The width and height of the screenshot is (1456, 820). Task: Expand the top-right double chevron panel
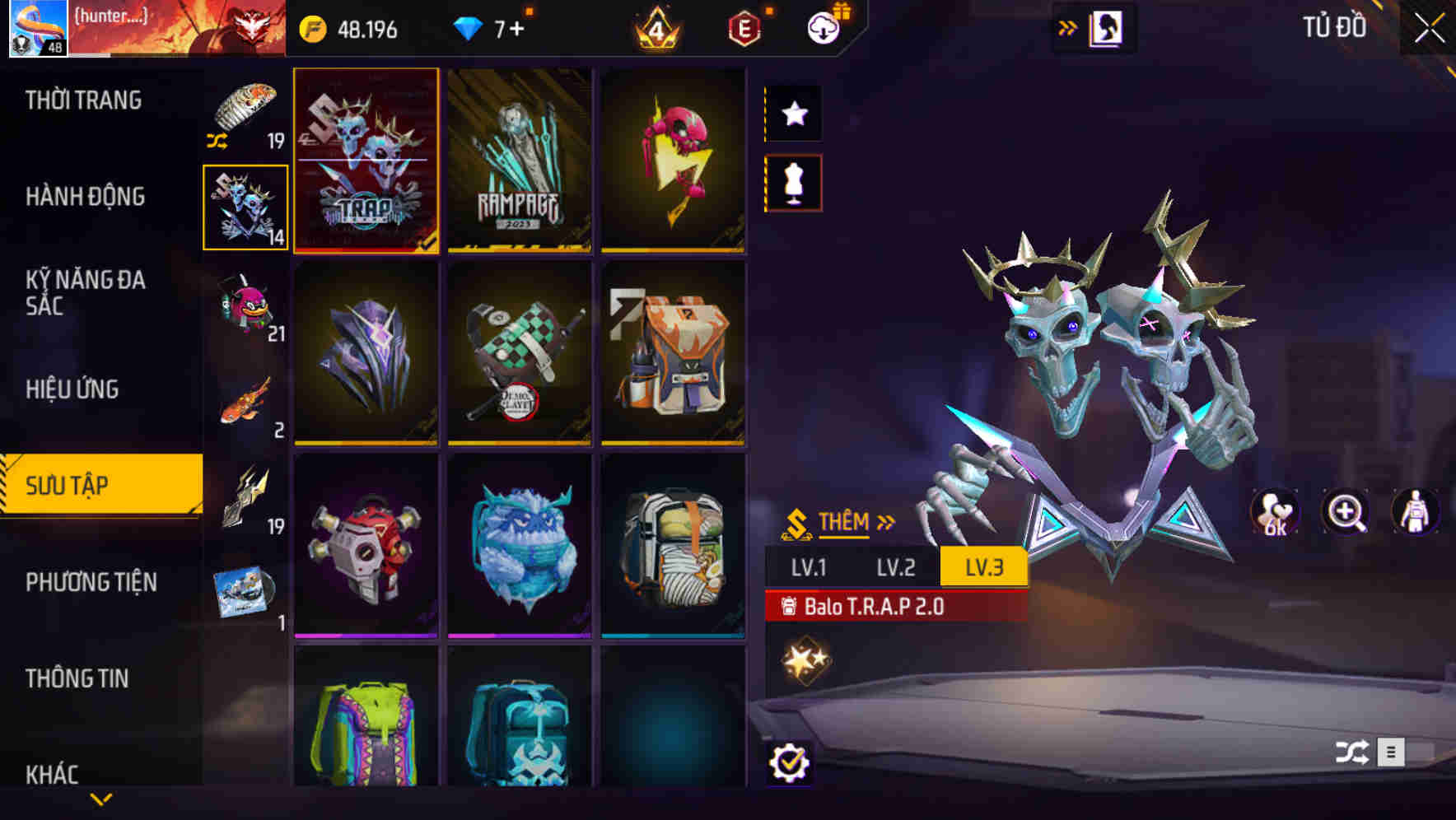click(x=1066, y=26)
